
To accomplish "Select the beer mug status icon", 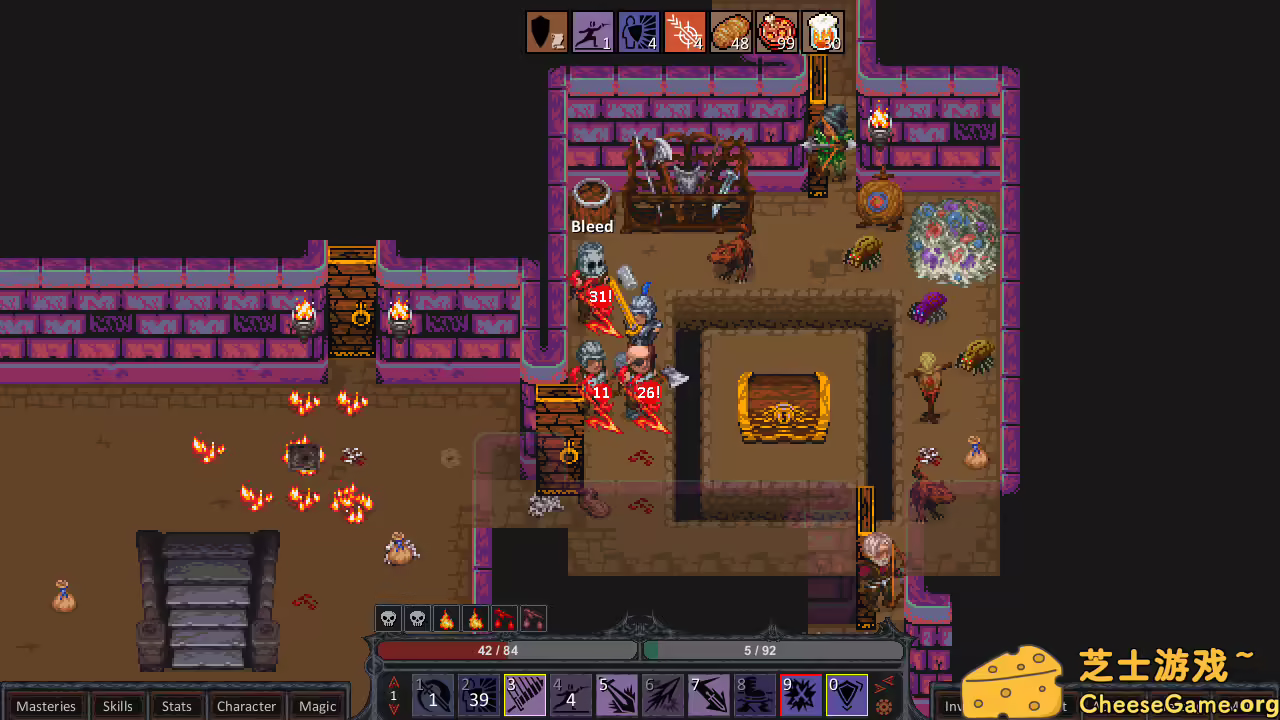I will pos(823,32).
